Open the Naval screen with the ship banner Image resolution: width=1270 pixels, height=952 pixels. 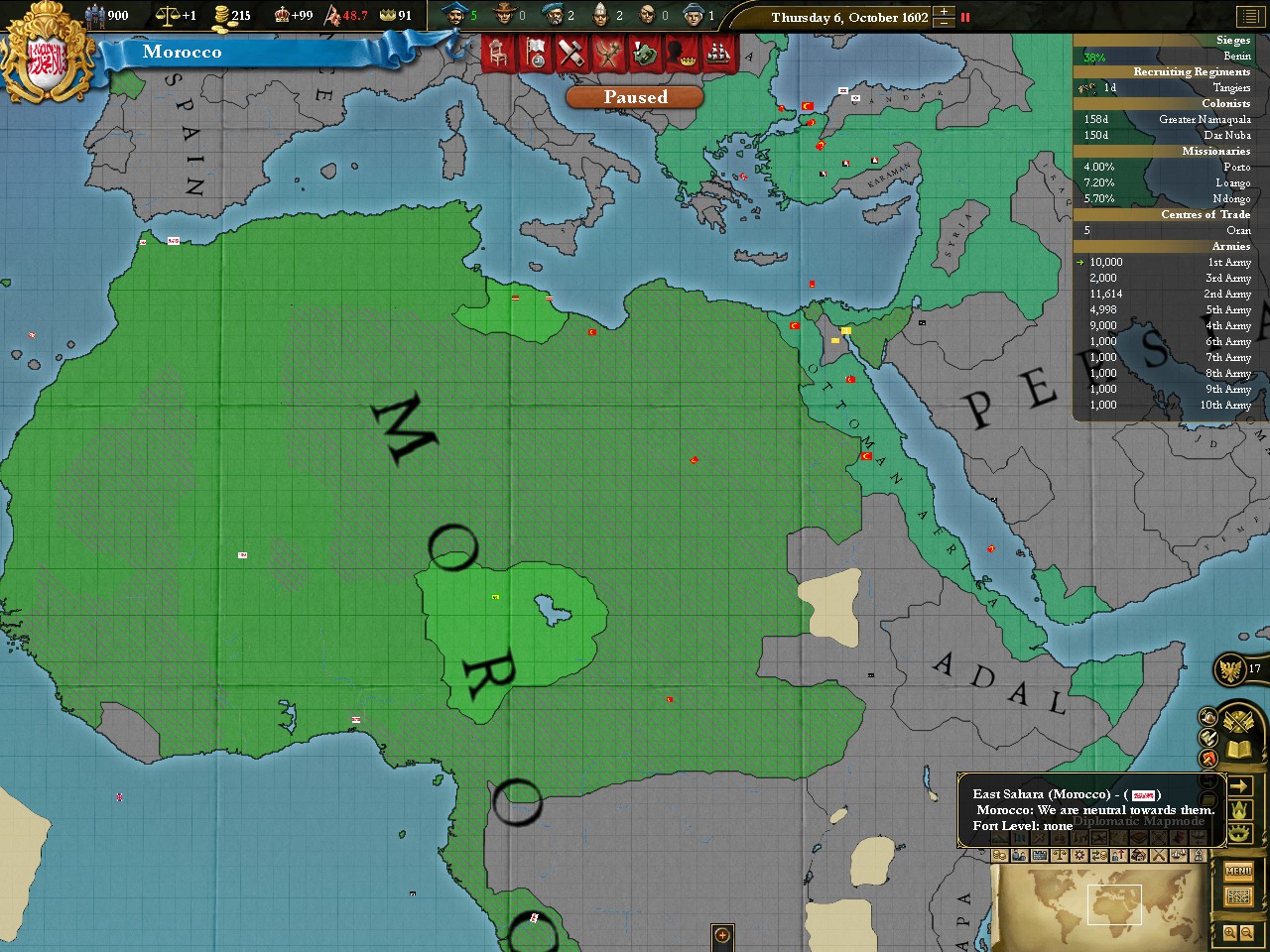click(718, 54)
